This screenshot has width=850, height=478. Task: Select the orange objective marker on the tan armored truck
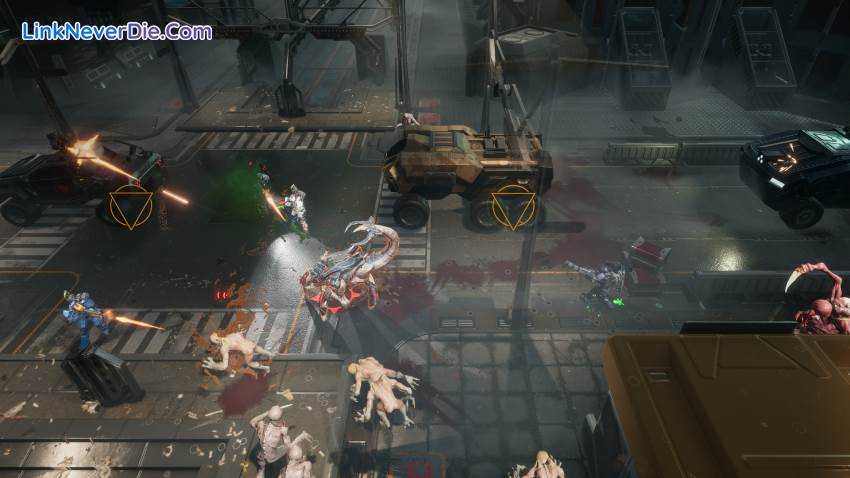[513, 207]
